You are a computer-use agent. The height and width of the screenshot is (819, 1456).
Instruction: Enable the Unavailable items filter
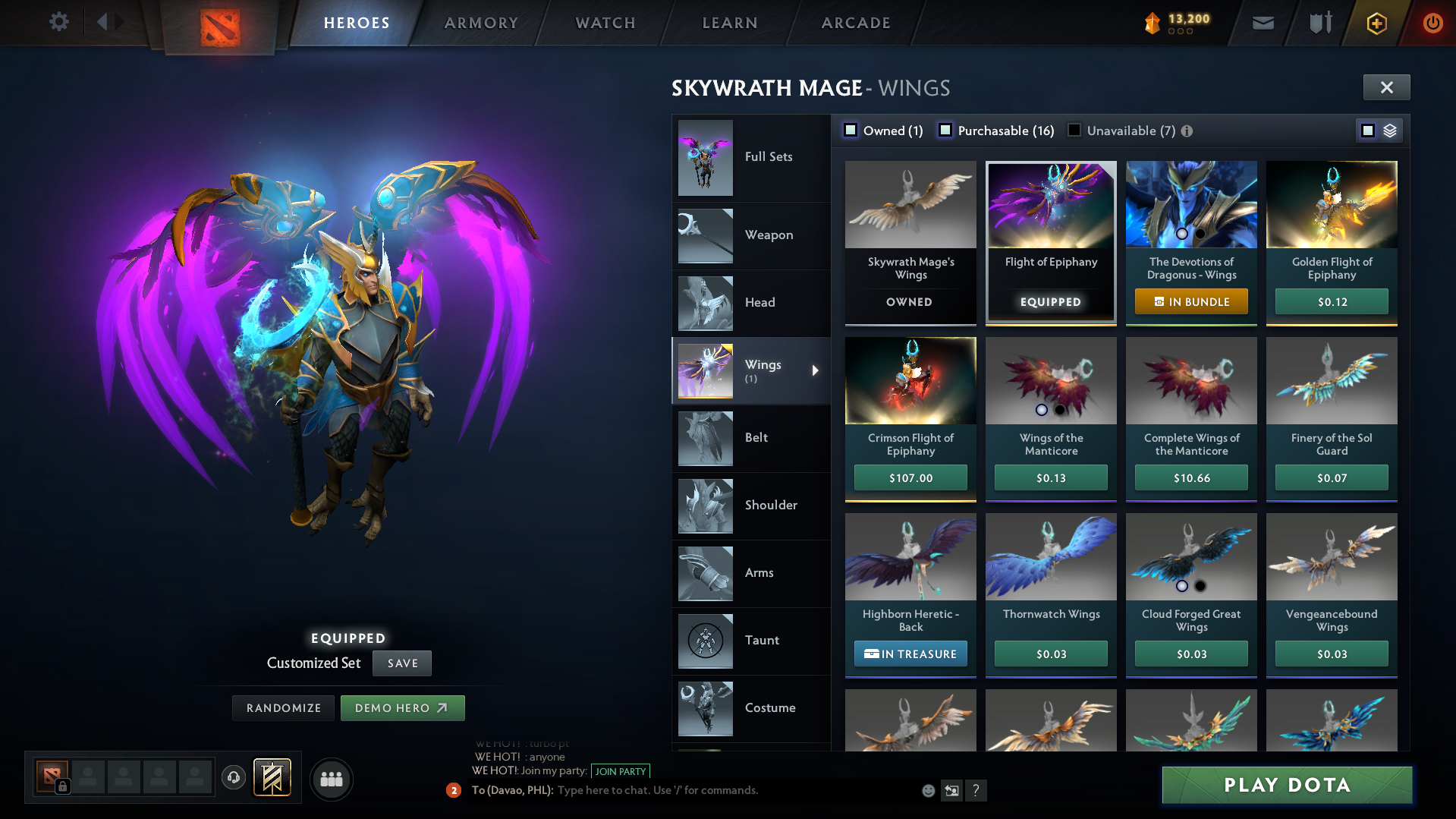click(x=1074, y=130)
